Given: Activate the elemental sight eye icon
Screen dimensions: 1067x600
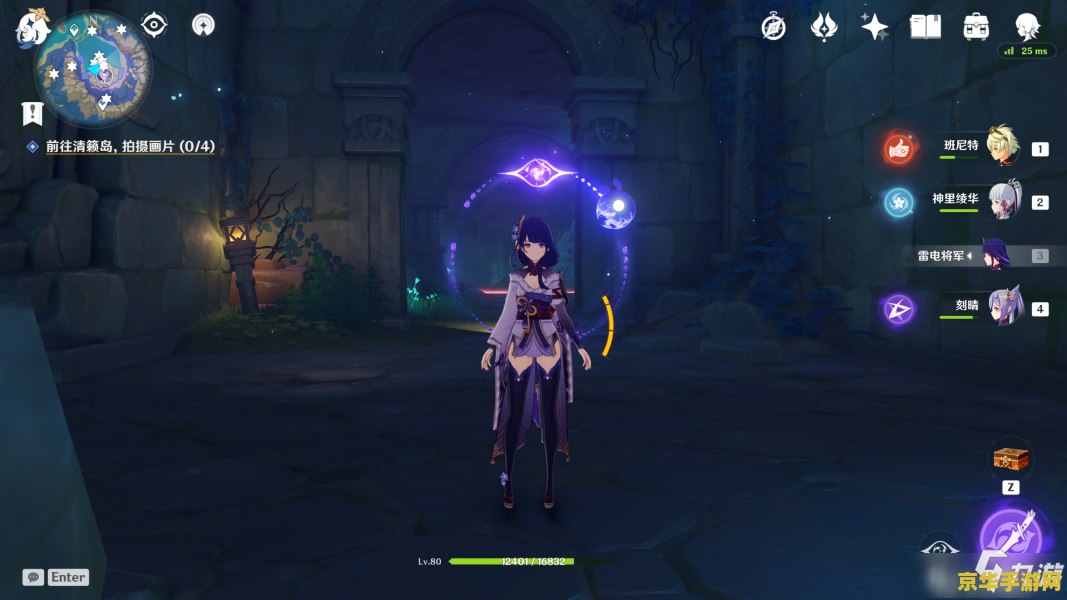Looking at the screenshot, I should 154,24.
